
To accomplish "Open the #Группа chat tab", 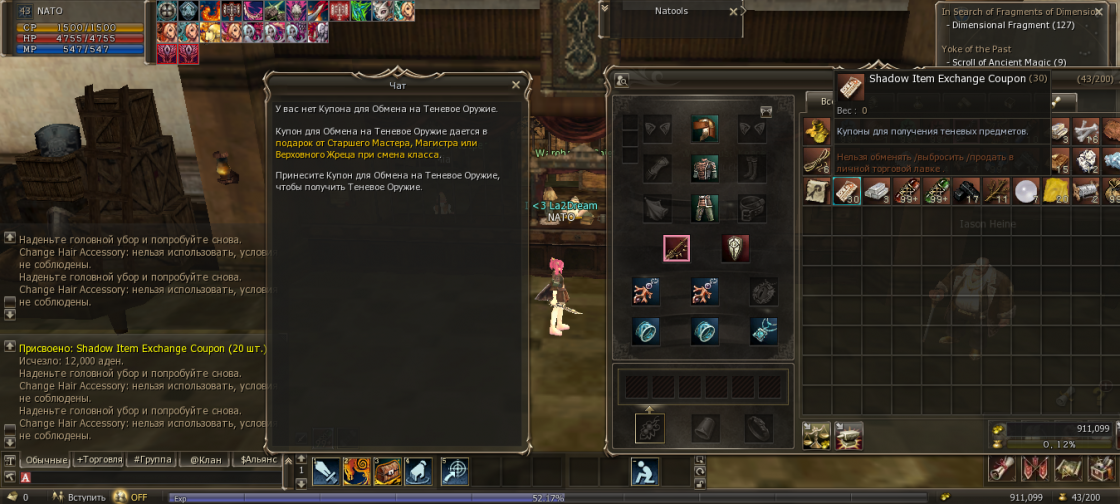I will pos(151,460).
